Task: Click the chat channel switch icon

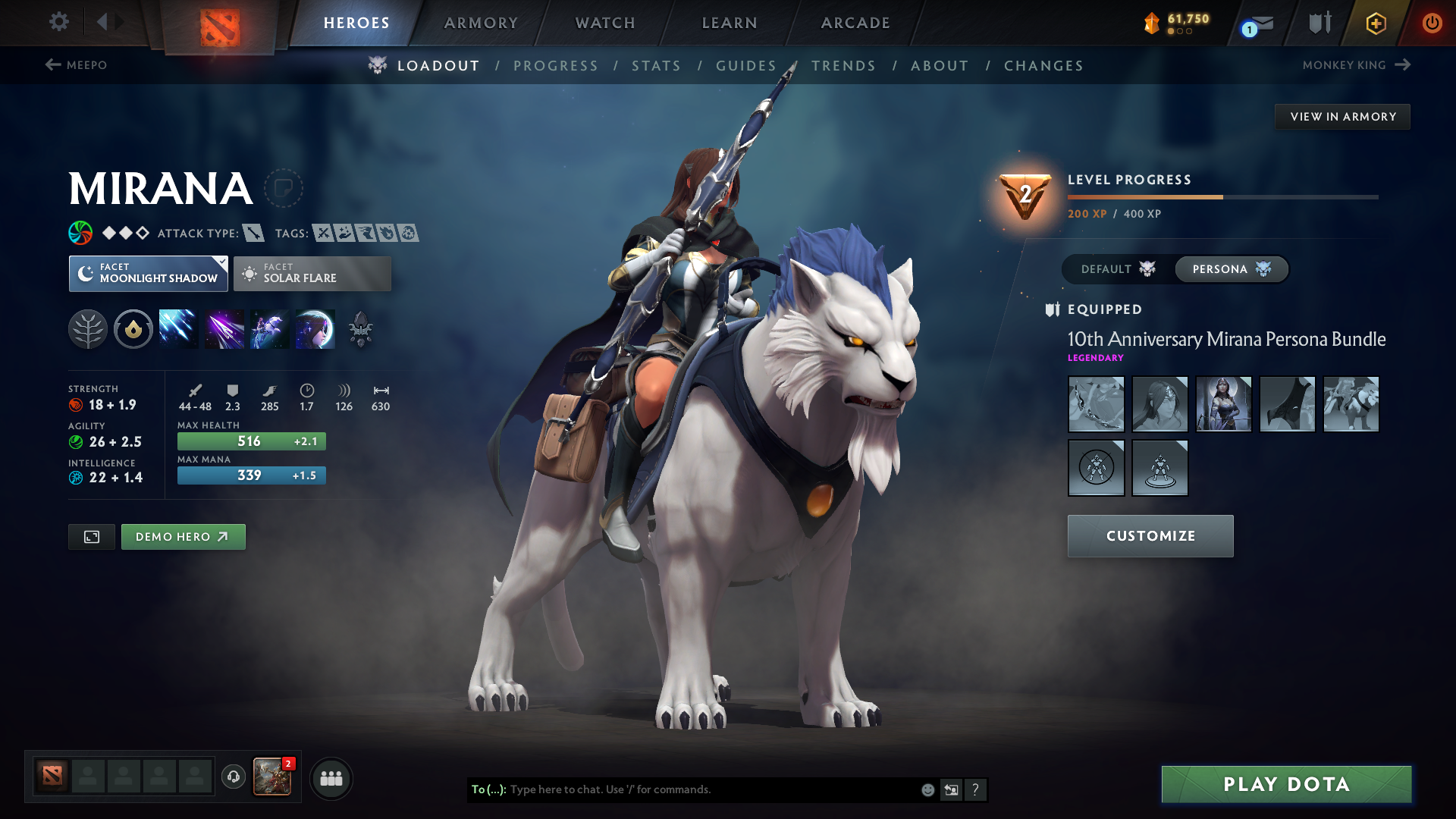Action: coord(952,789)
